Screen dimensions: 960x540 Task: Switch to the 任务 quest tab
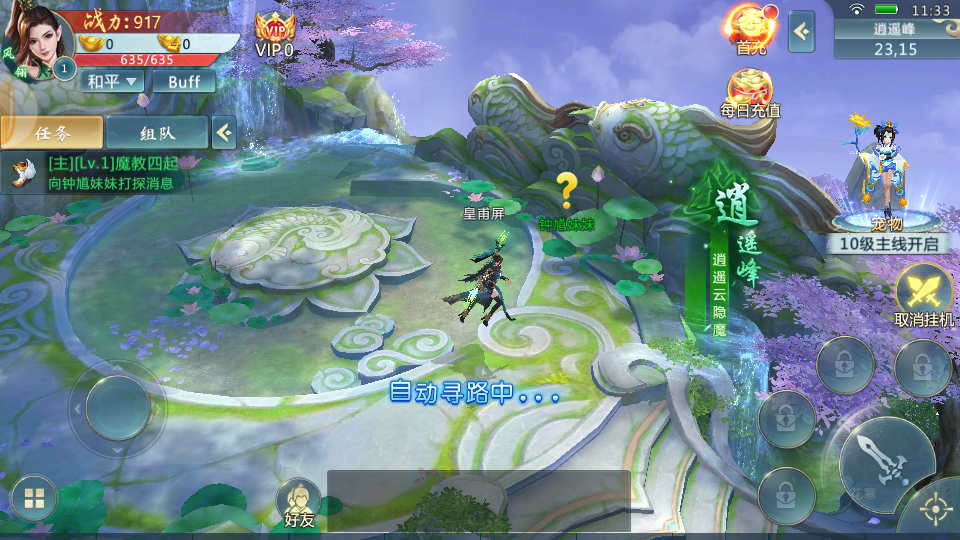pos(52,132)
